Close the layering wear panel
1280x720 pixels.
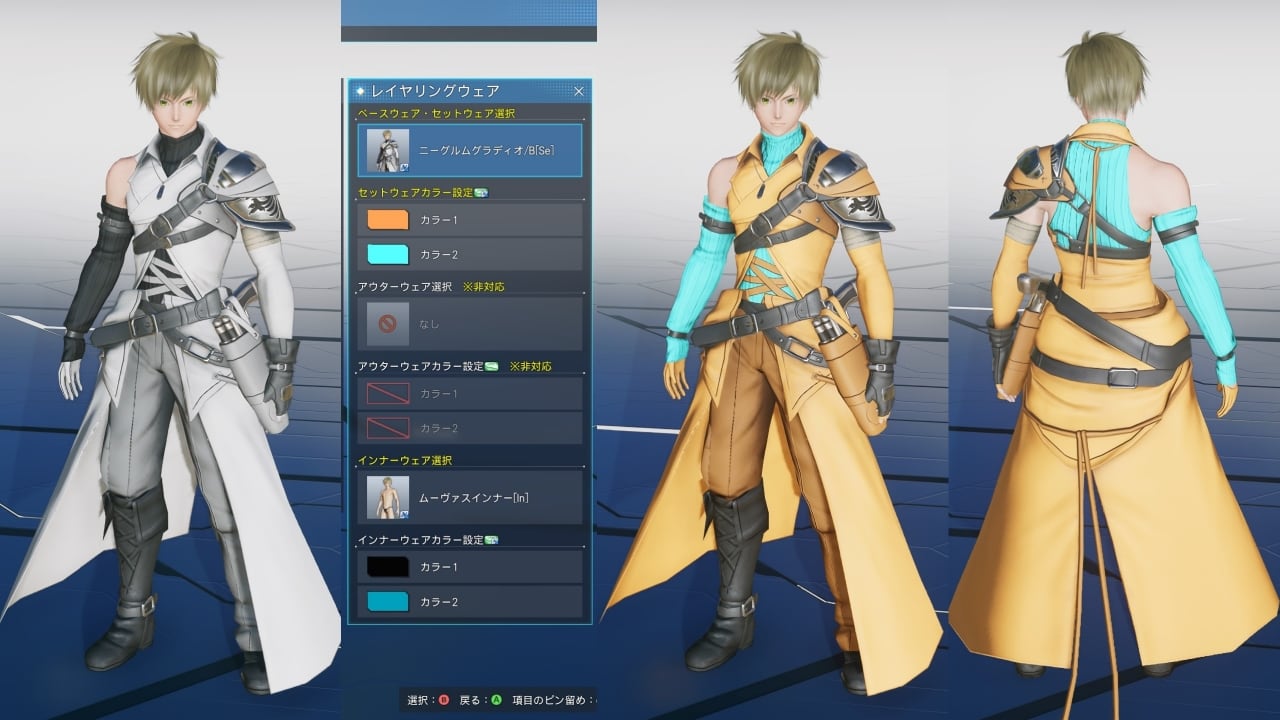pyautogui.click(x=578, y=91)
